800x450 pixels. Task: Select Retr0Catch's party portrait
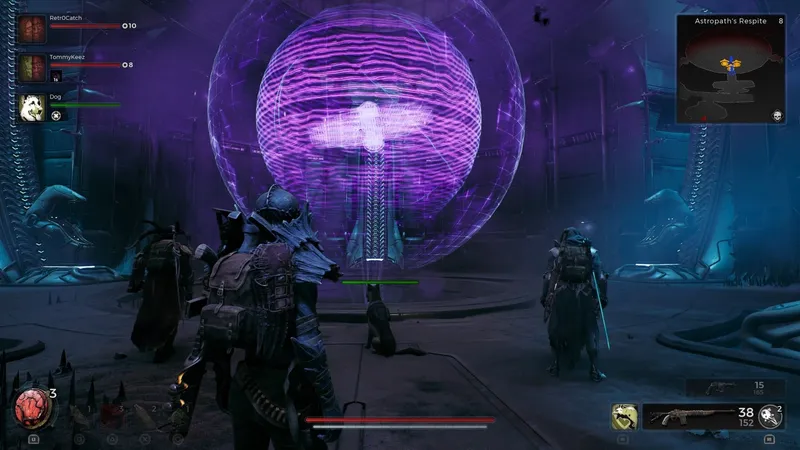tap(33, 28)
